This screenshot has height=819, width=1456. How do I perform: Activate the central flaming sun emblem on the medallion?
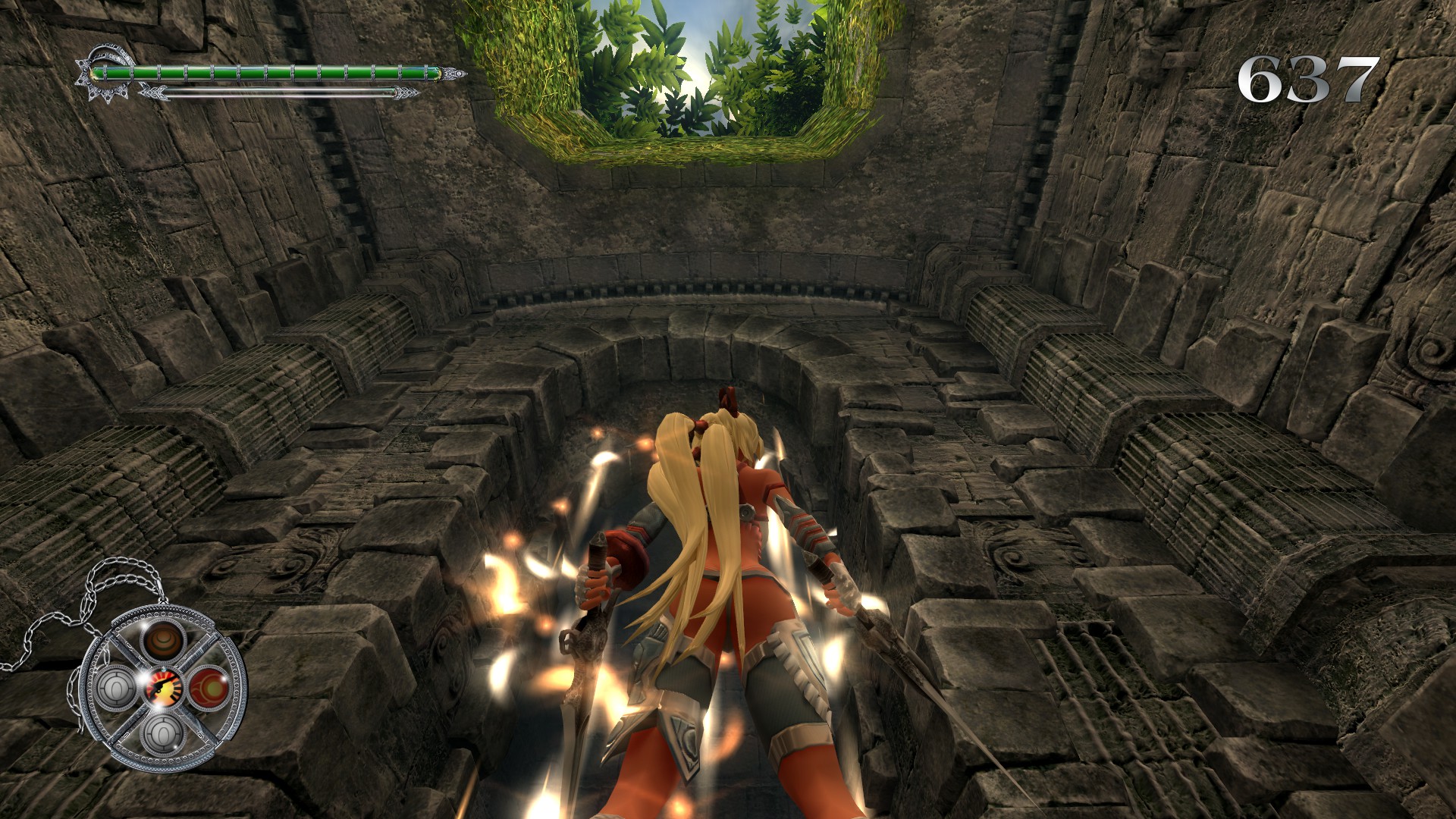click(x=163, y=686)
